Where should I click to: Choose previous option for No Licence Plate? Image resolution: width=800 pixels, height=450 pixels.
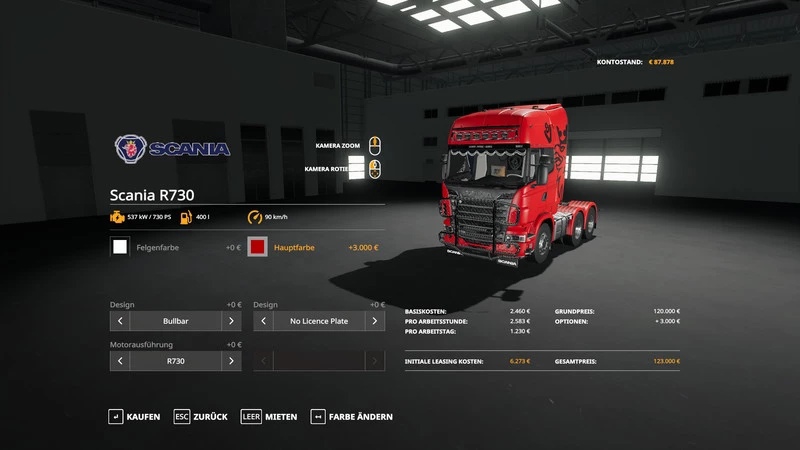click(x=264, y=321)
